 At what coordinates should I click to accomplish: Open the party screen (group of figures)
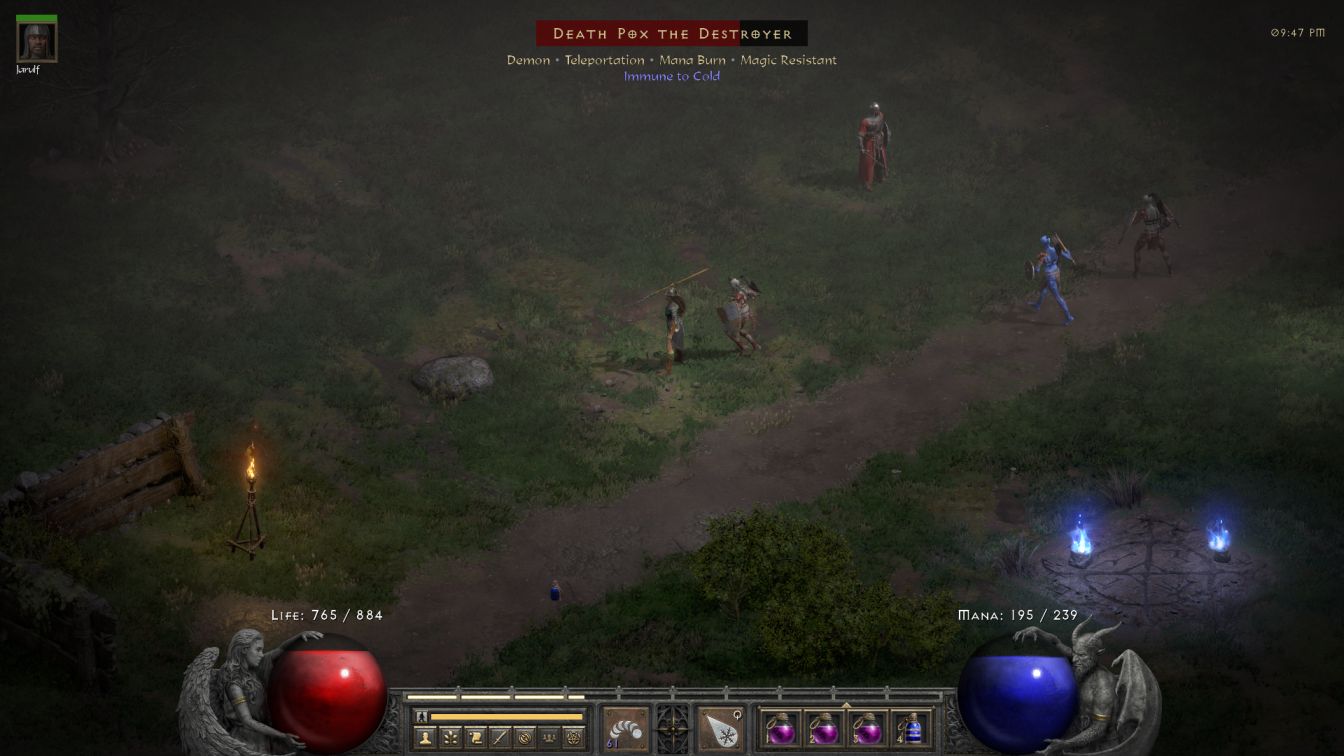(x=549, y=738)
